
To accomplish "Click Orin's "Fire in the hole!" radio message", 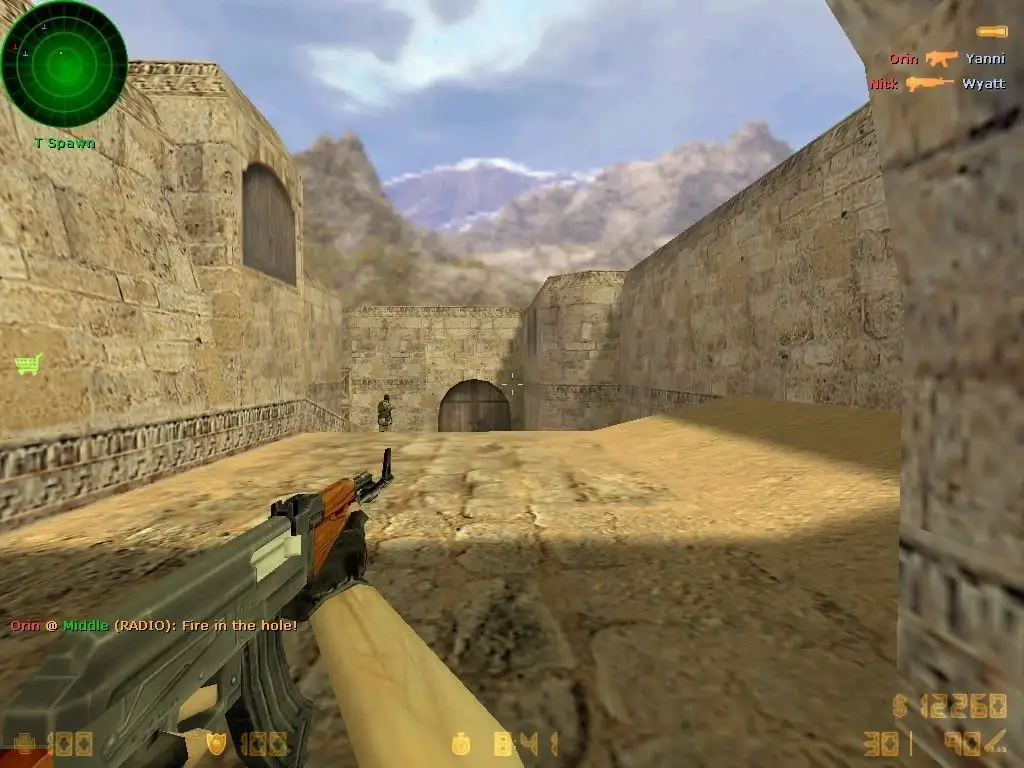I will (x=154, y=626).
